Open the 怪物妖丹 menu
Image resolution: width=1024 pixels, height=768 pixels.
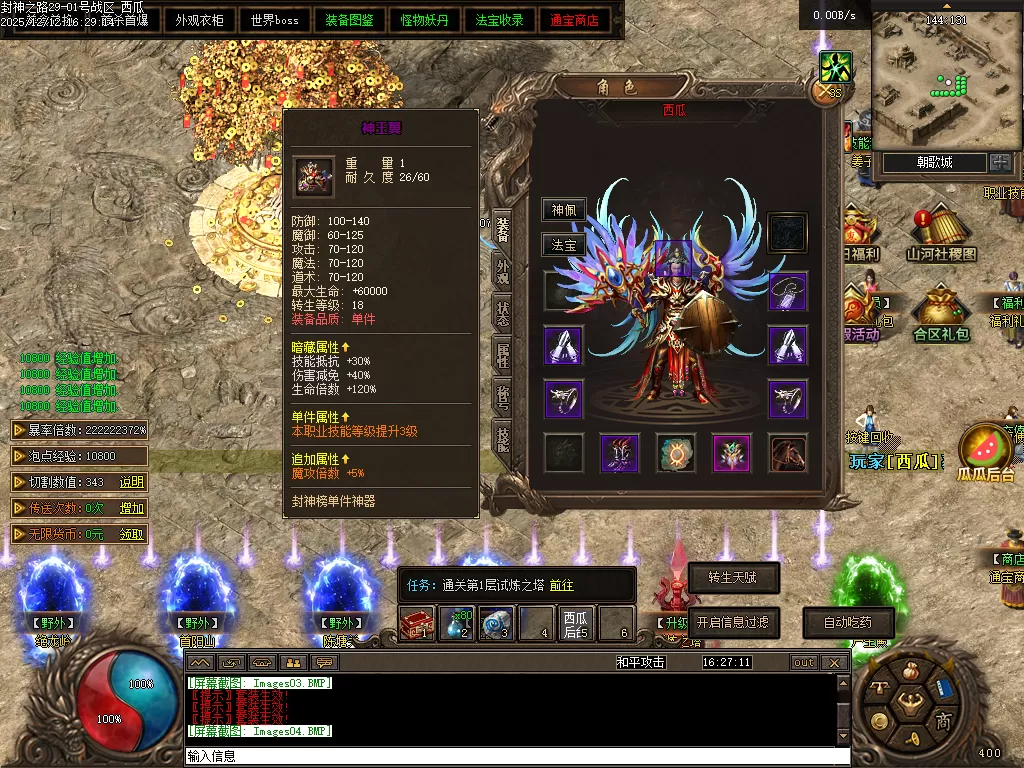425,20
